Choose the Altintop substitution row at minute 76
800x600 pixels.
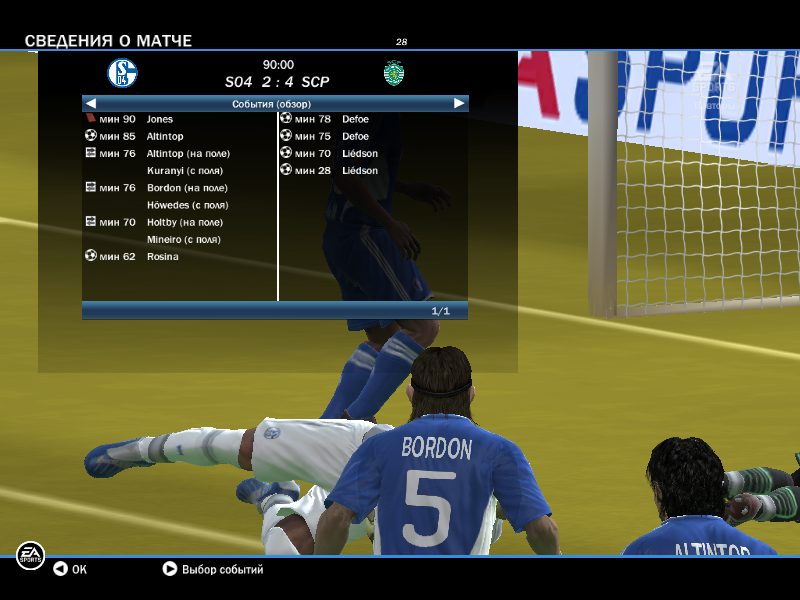point(188,153)
